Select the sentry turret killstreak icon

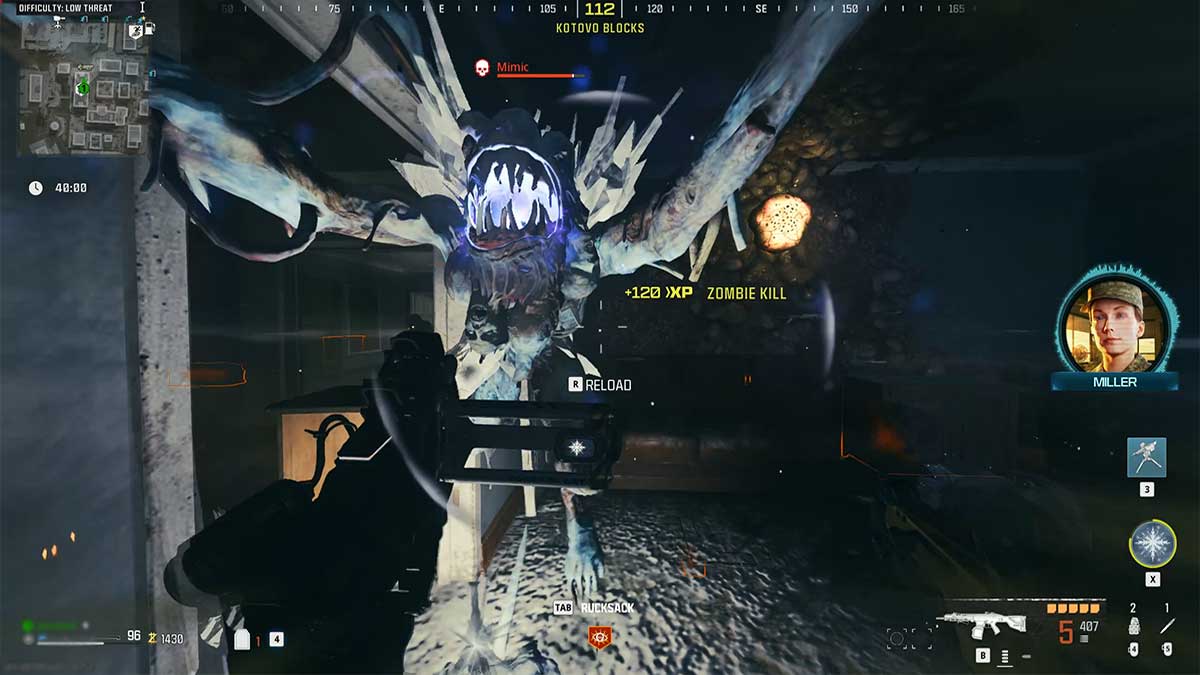point(1146,457)
